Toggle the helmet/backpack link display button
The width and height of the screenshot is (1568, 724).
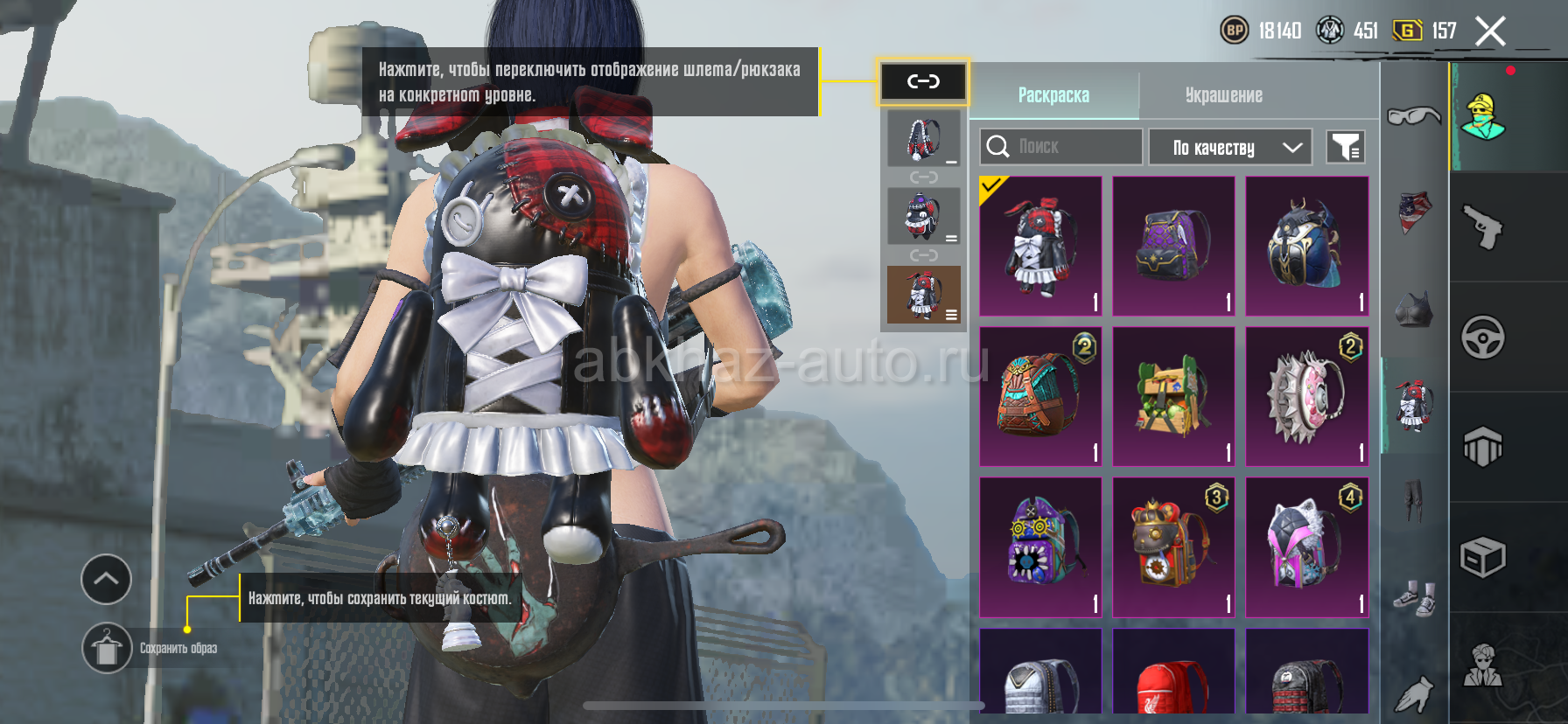point(923,82)
